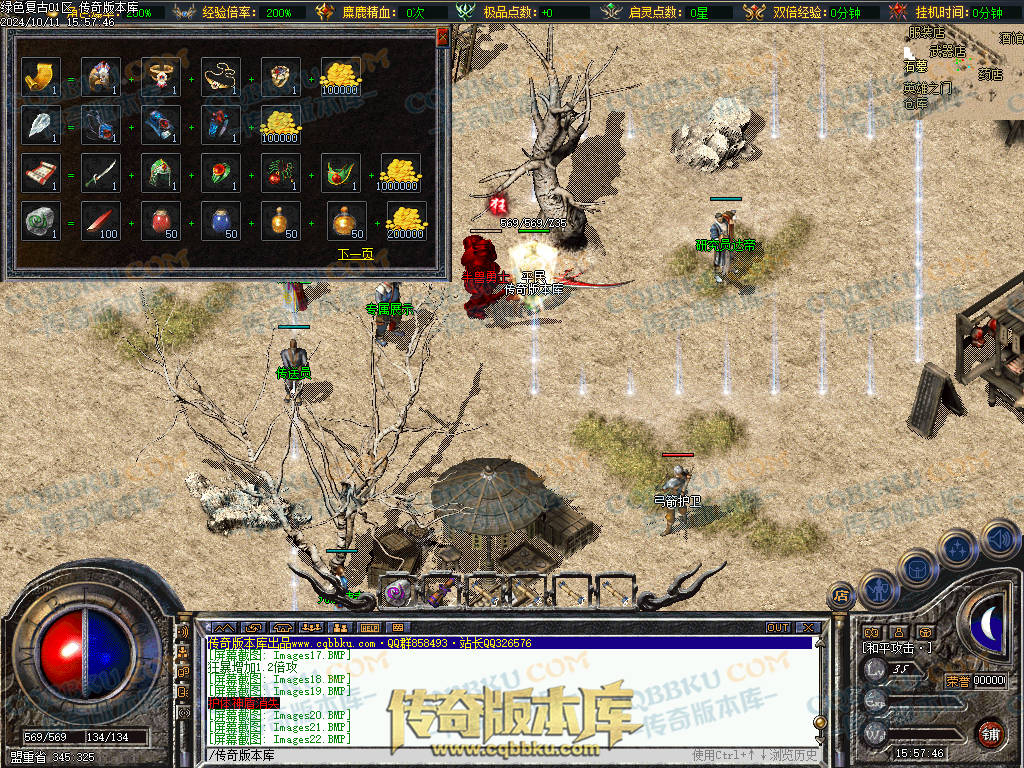1024x768 pixels.
Task: Open the orange 店 shop button
Action: coord(841,596)
